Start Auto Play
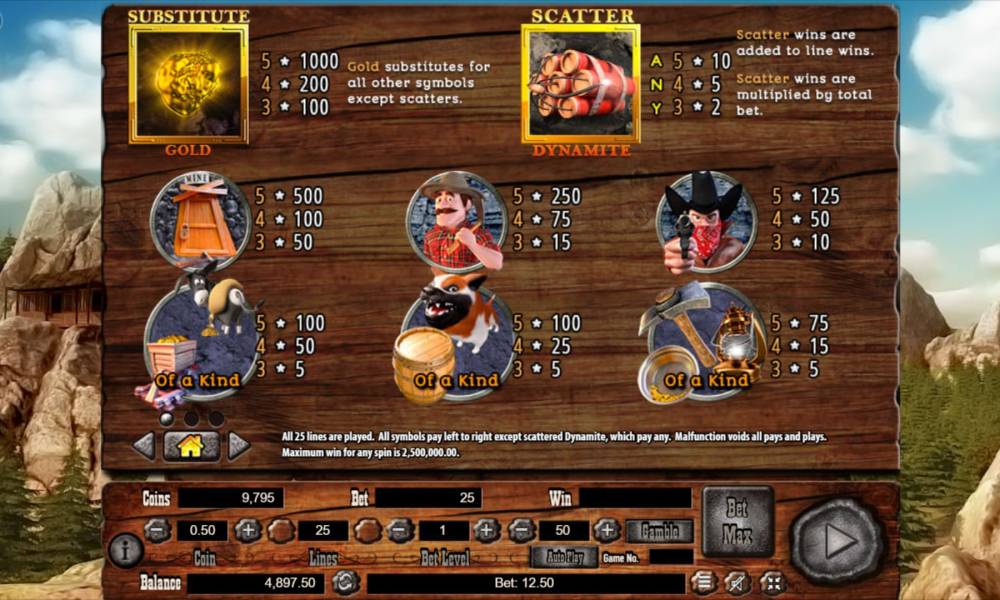Image resolution: width=1000 pixels, height=600 pixels. click(564, 557)
